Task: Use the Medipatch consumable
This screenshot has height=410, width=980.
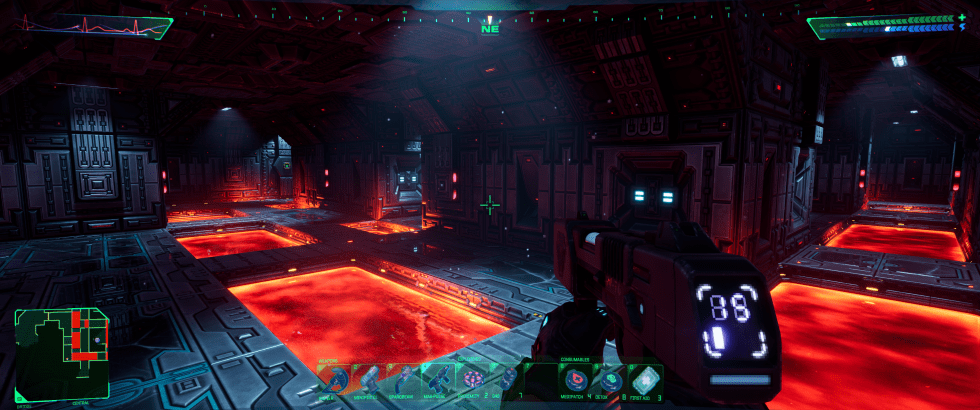Action: tap(575, 380)
